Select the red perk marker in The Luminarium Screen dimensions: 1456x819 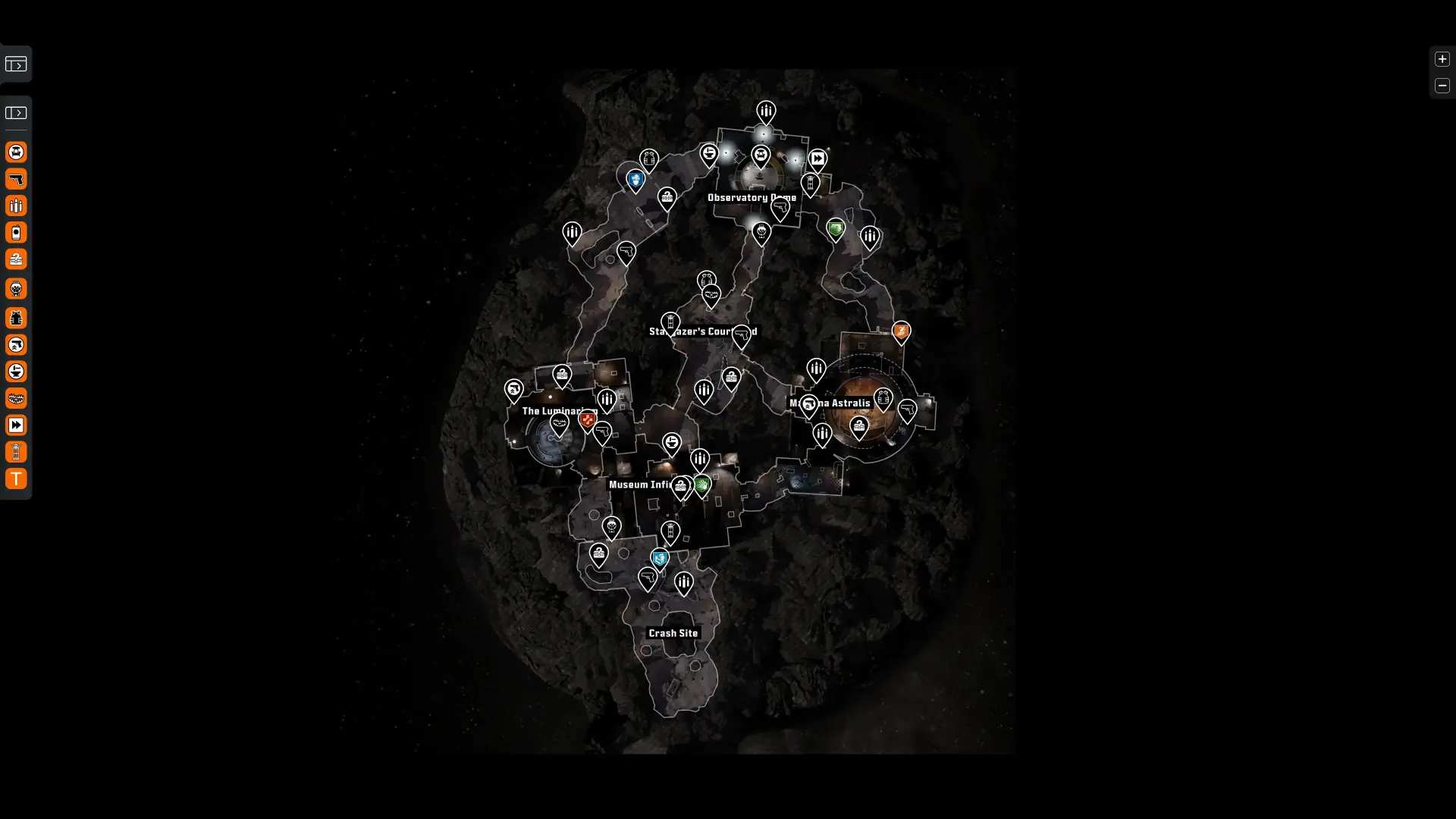587,419
